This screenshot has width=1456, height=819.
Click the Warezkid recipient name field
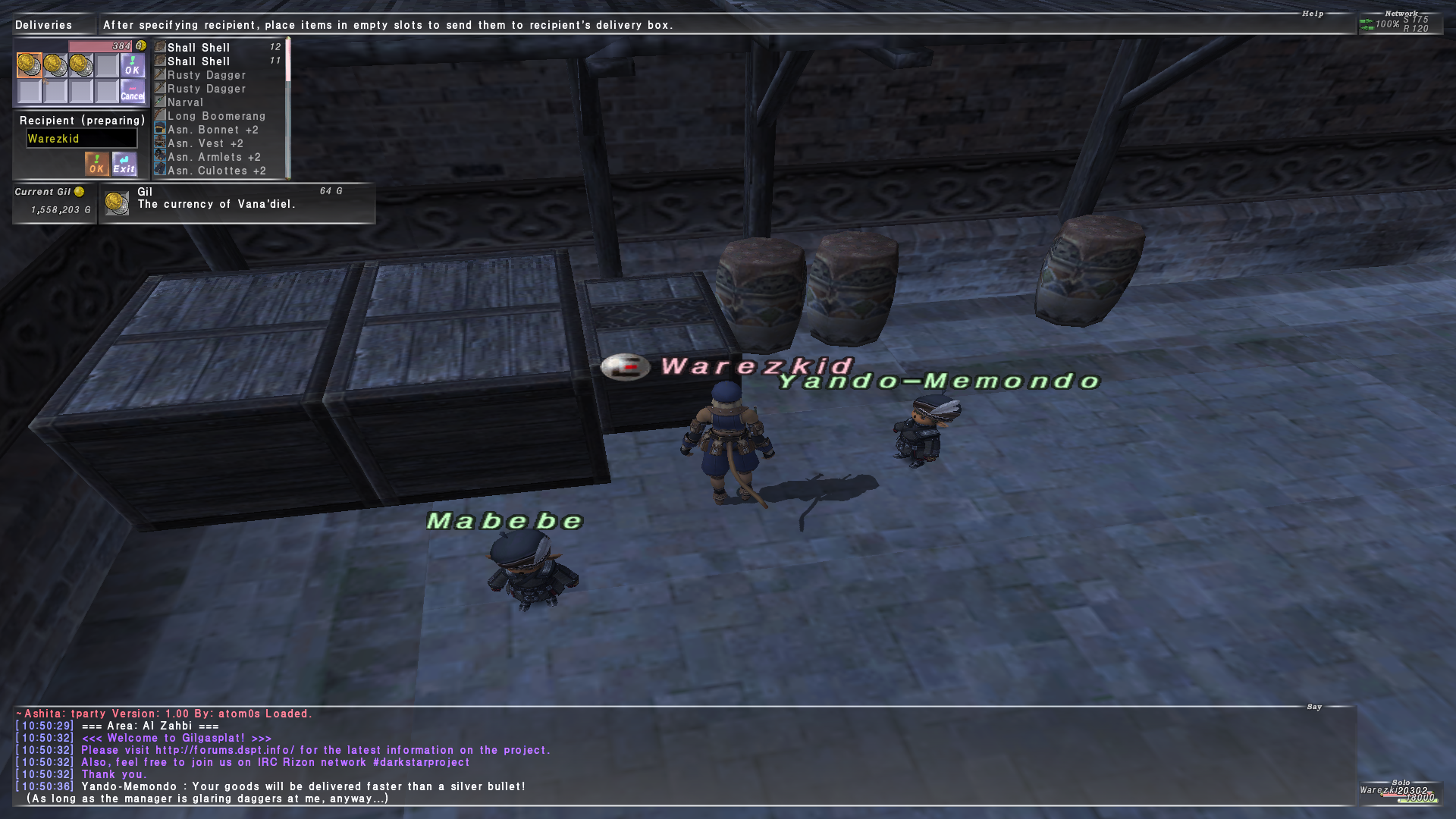[x=82, y=139]
